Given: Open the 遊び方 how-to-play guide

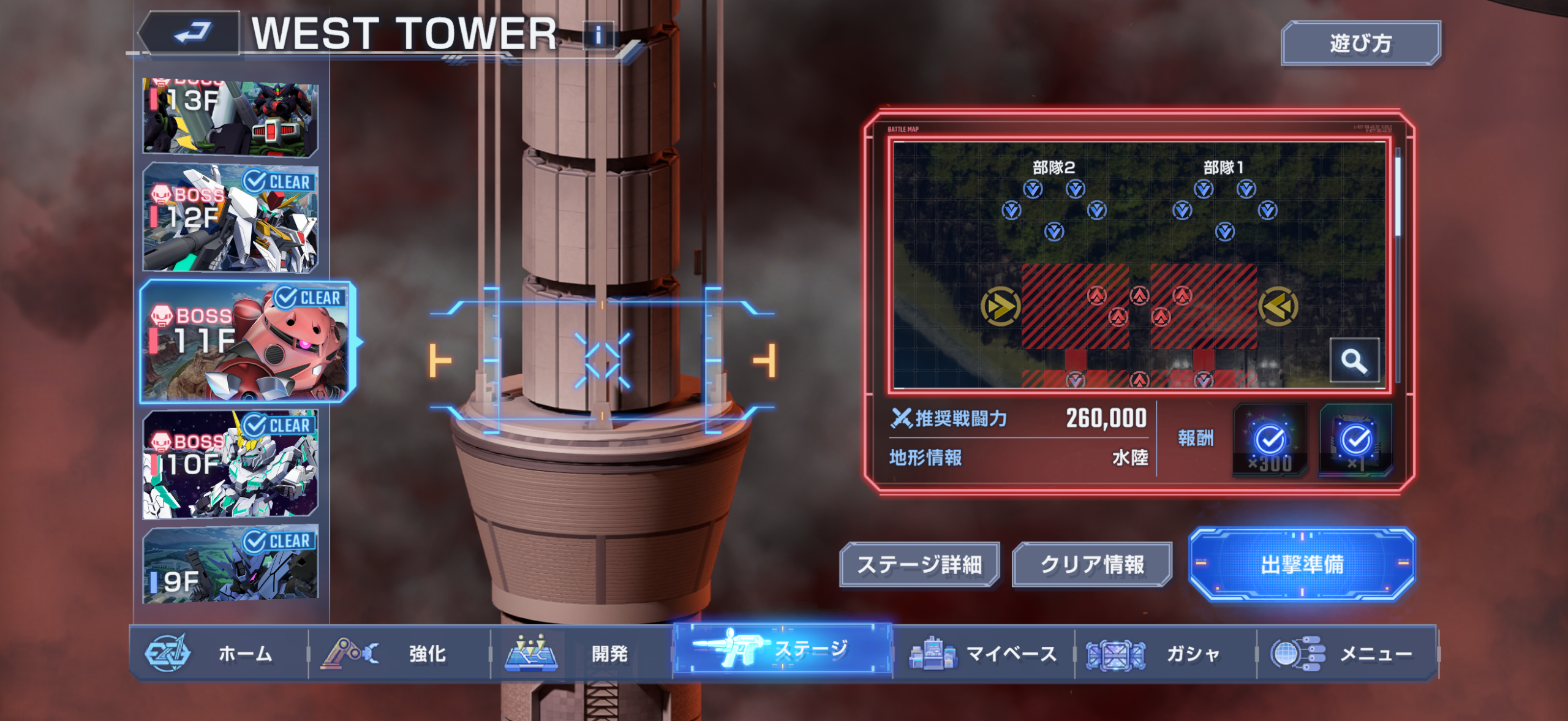Looking at the screenshot, I should (1360, 43).
